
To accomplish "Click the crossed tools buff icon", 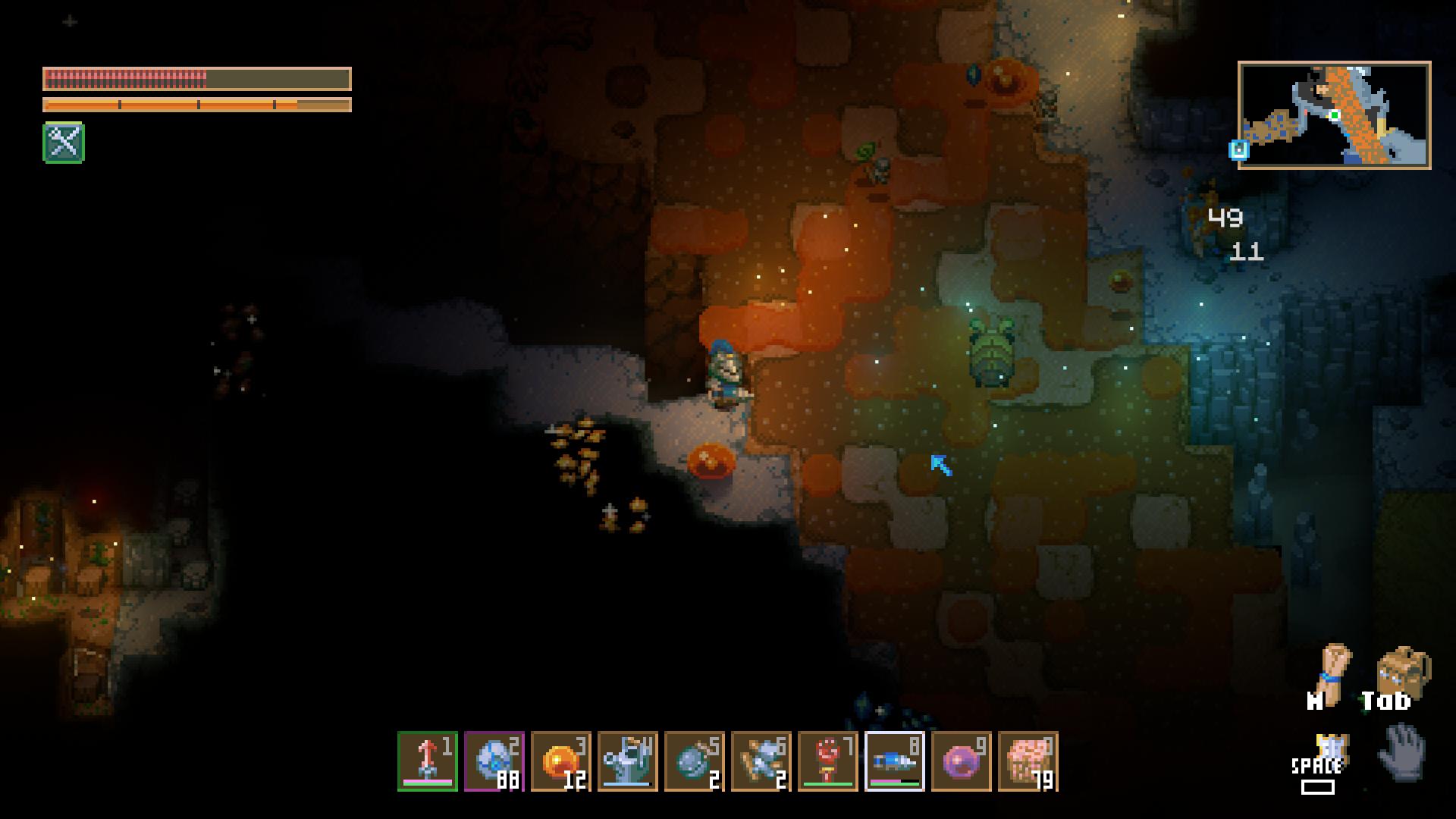I will [x=64, y=143].
